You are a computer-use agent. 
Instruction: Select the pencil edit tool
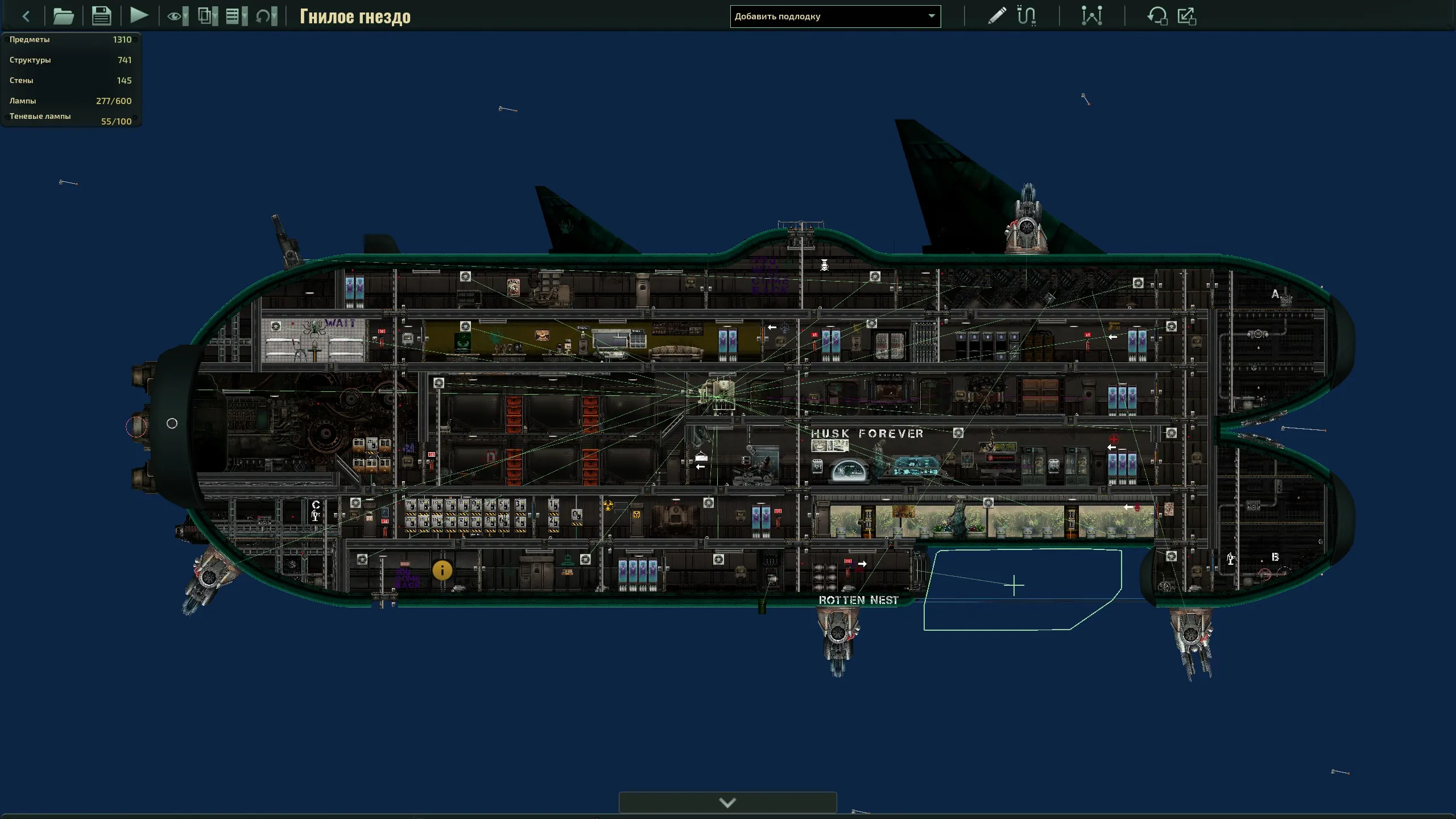click(996, 16)
